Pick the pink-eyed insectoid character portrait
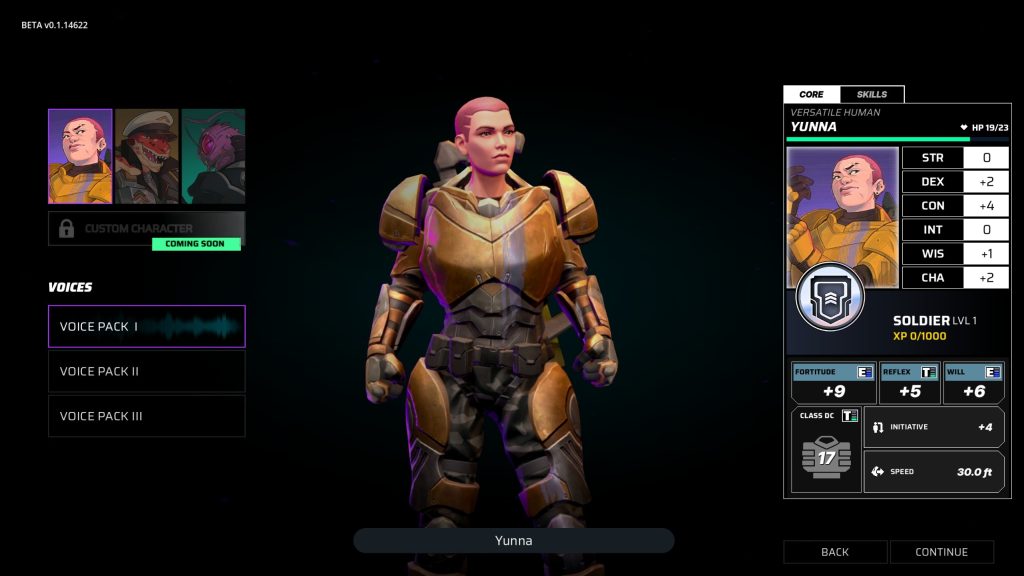The height and width of the screenshot is (576, 1024). coord(214,156)
